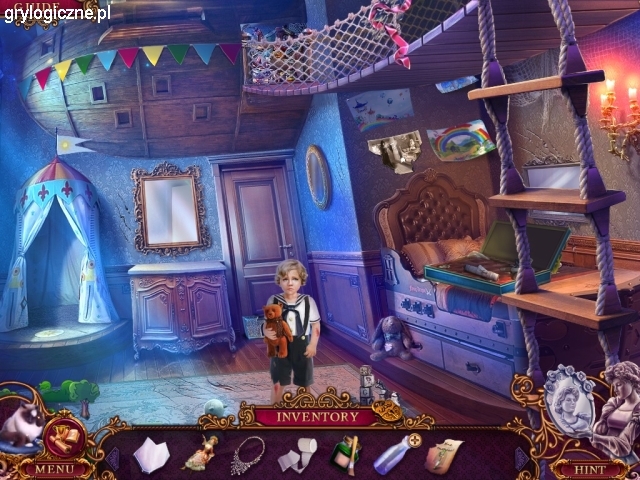The height and width of the screenshot is (480, 640).
Task: Select the diamond necklace in inventory
Action: coord(247,454)
